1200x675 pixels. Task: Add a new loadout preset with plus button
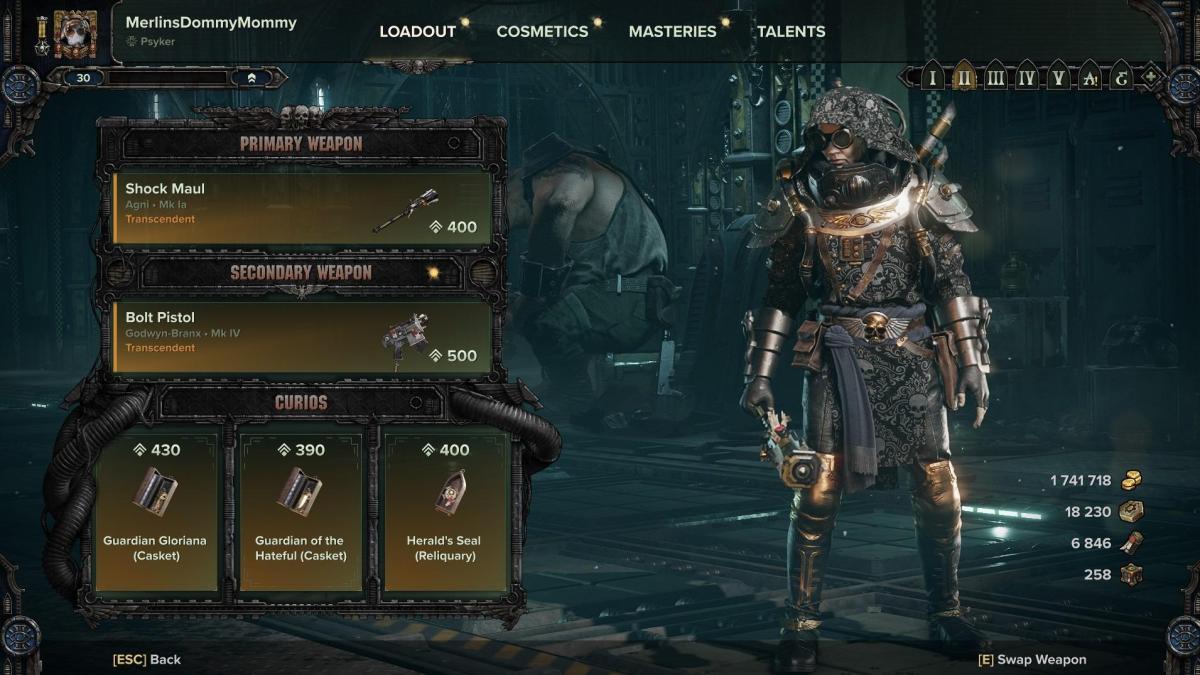pos(1150,77)
